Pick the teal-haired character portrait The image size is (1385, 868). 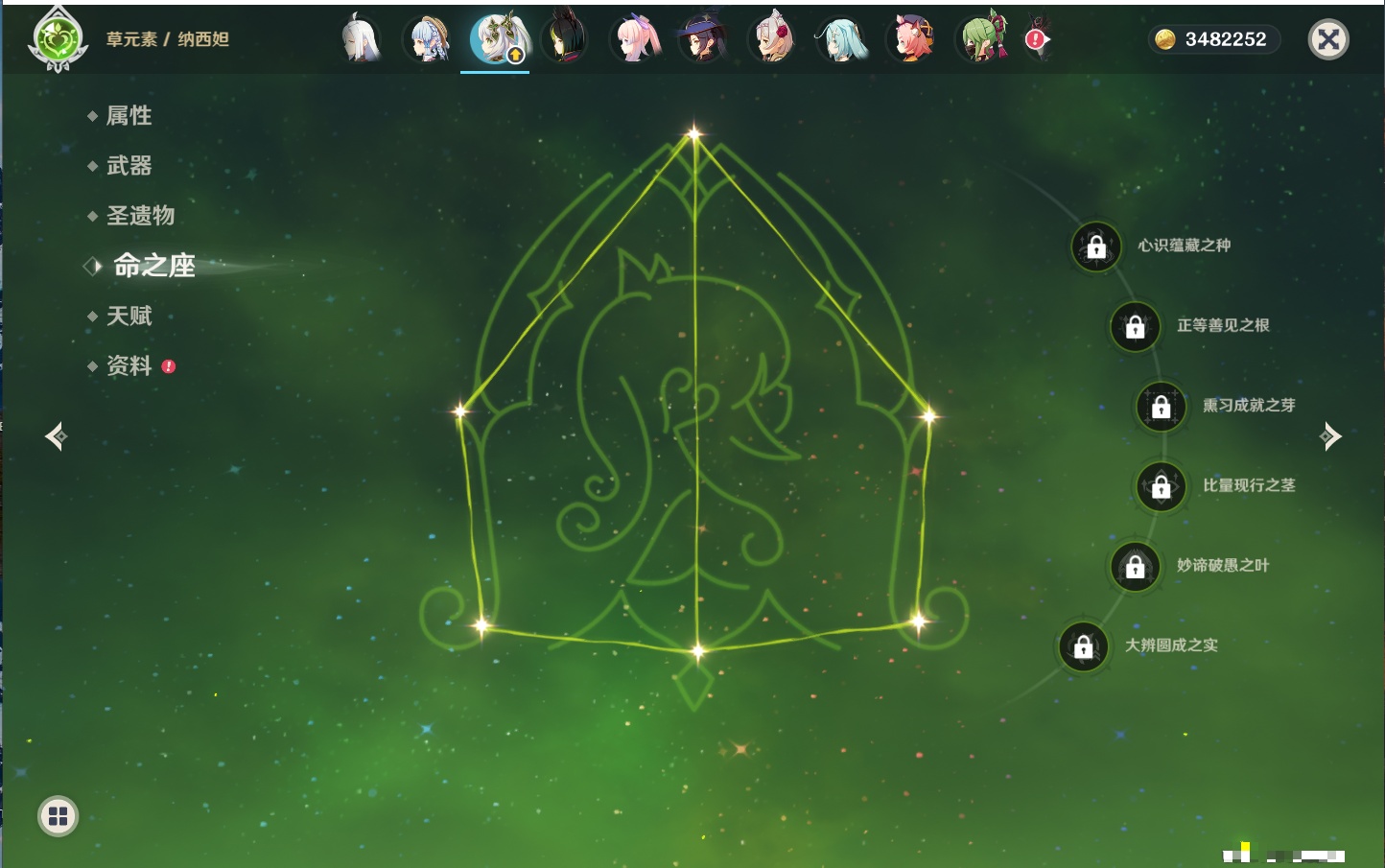tap(841, 39)
